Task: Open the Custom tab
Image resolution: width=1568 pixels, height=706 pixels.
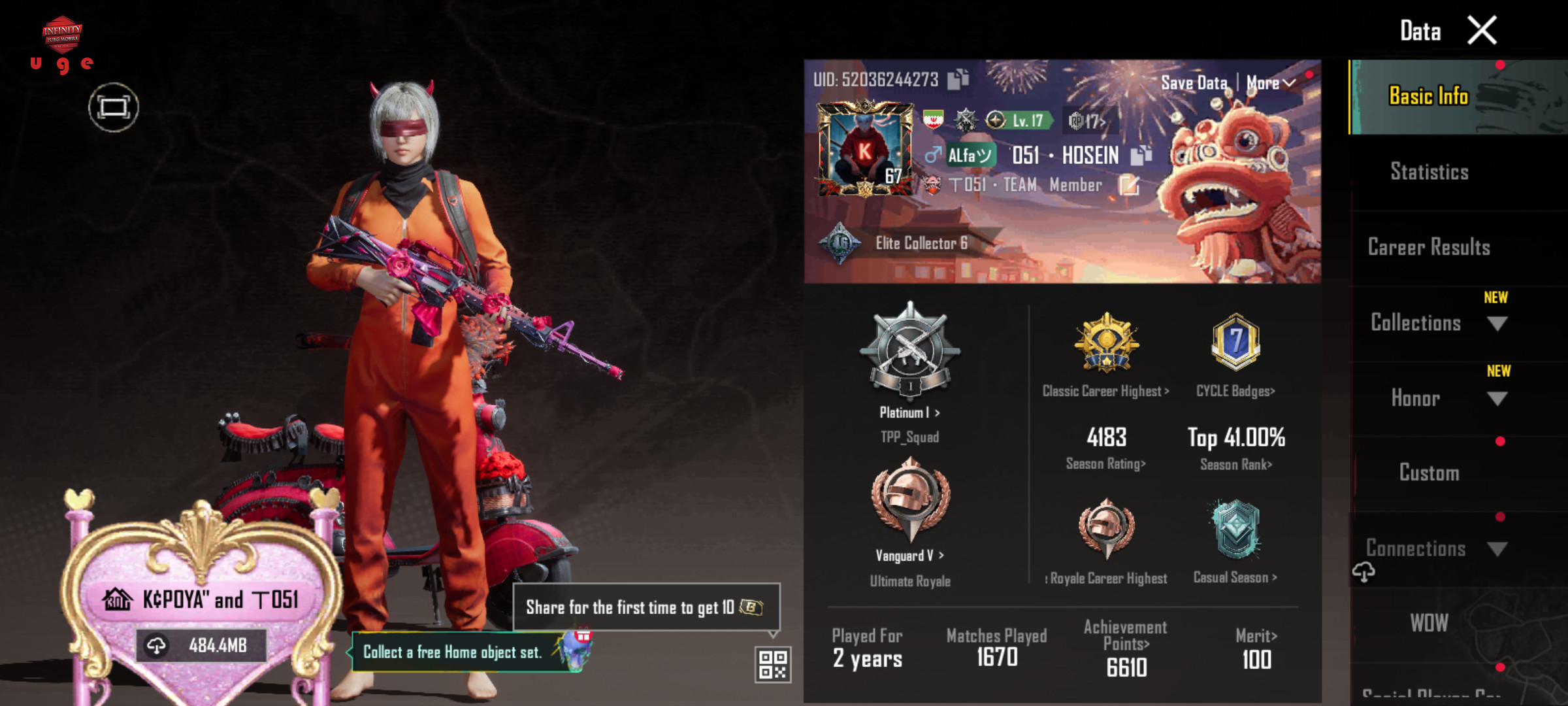Action: pos(1429,473)
